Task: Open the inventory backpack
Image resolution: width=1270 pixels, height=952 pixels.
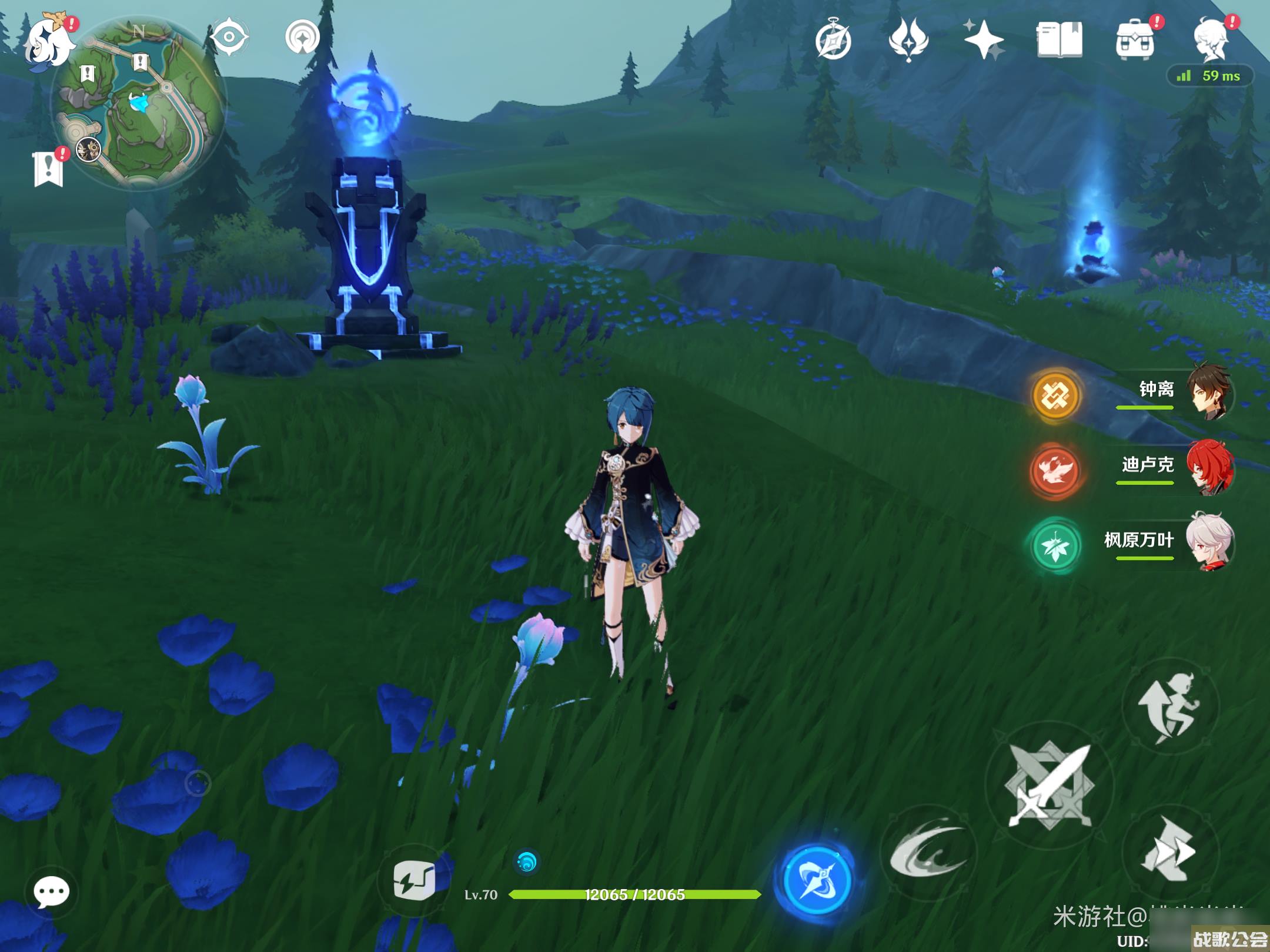Action: click(x=1134, y=40)
